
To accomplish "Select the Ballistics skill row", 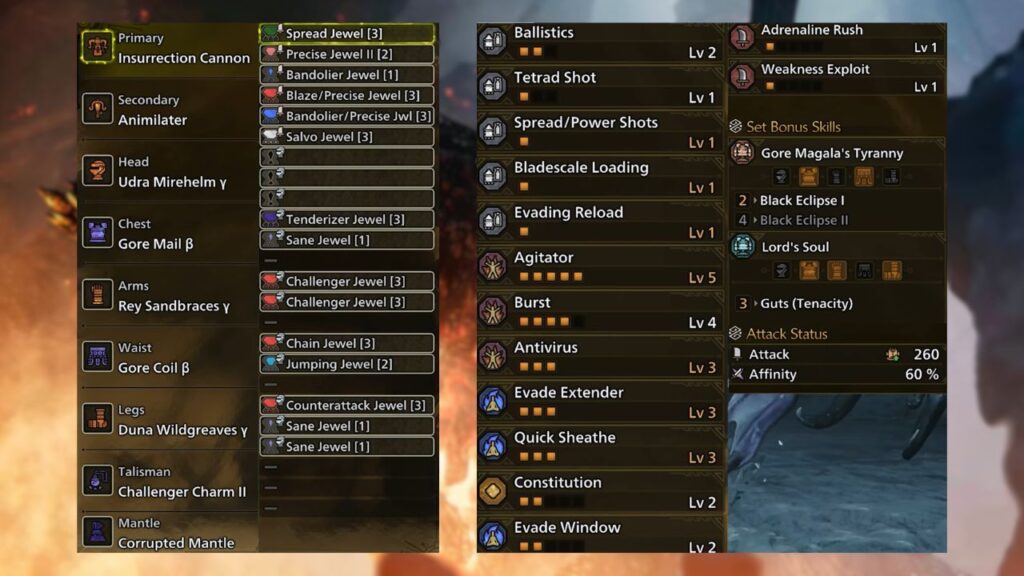I will [x=600, y=42].
